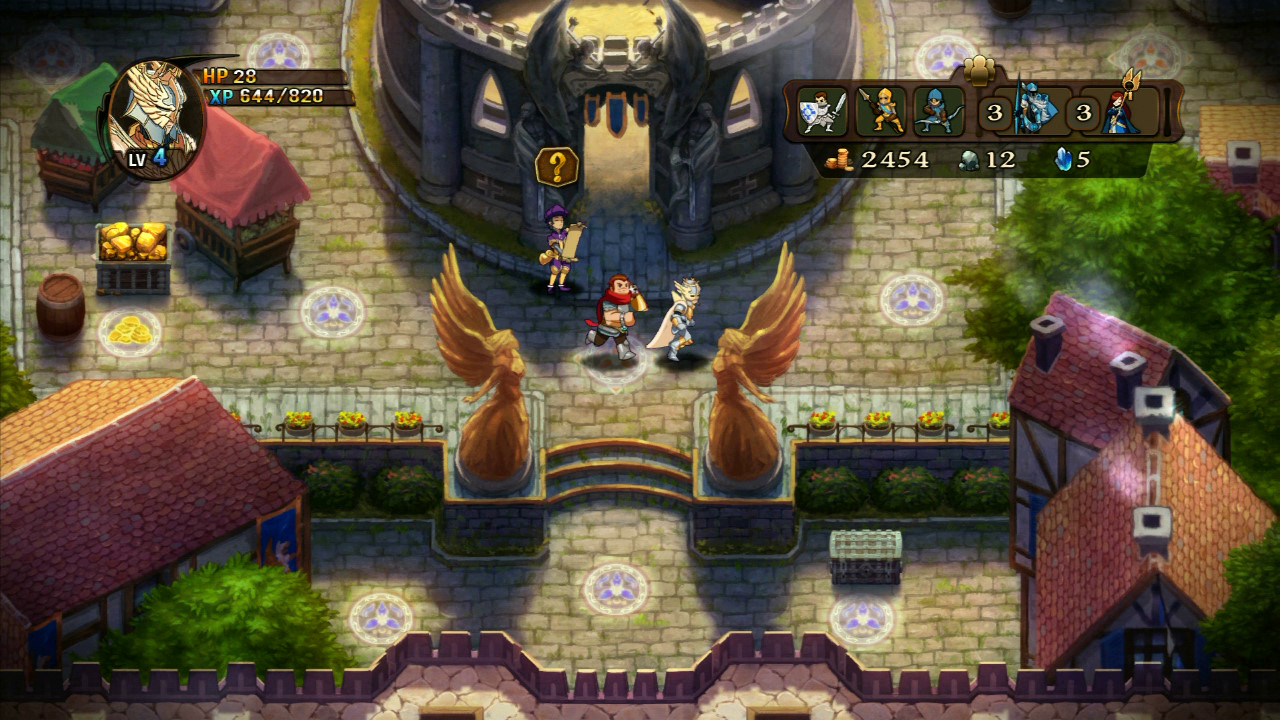The image size is (1280, 720).
Task: Select the red-haired priestess unit slot
Action: (x=1120, y=110)
